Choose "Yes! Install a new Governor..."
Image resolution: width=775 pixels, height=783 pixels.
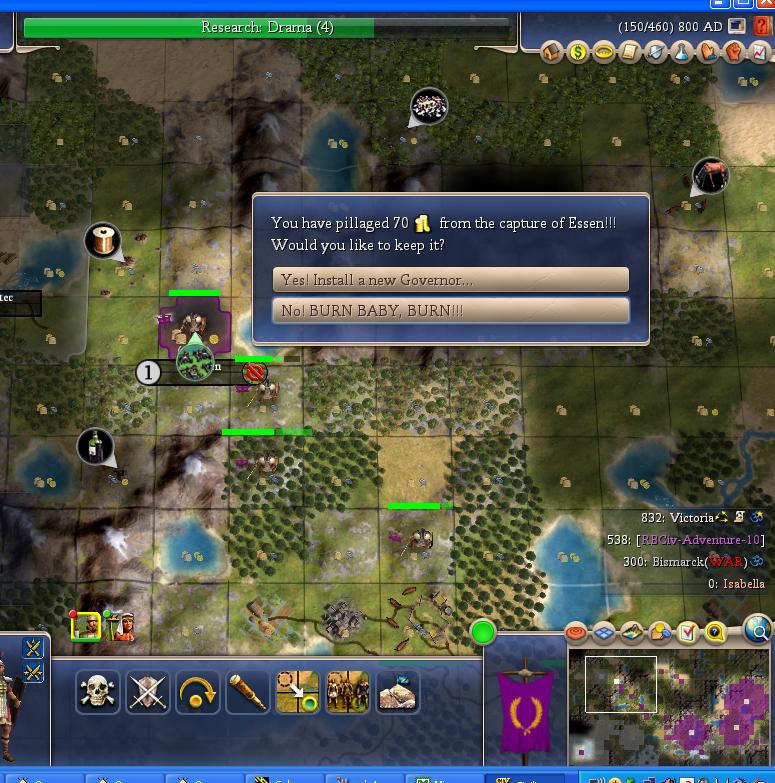[450, 280]
